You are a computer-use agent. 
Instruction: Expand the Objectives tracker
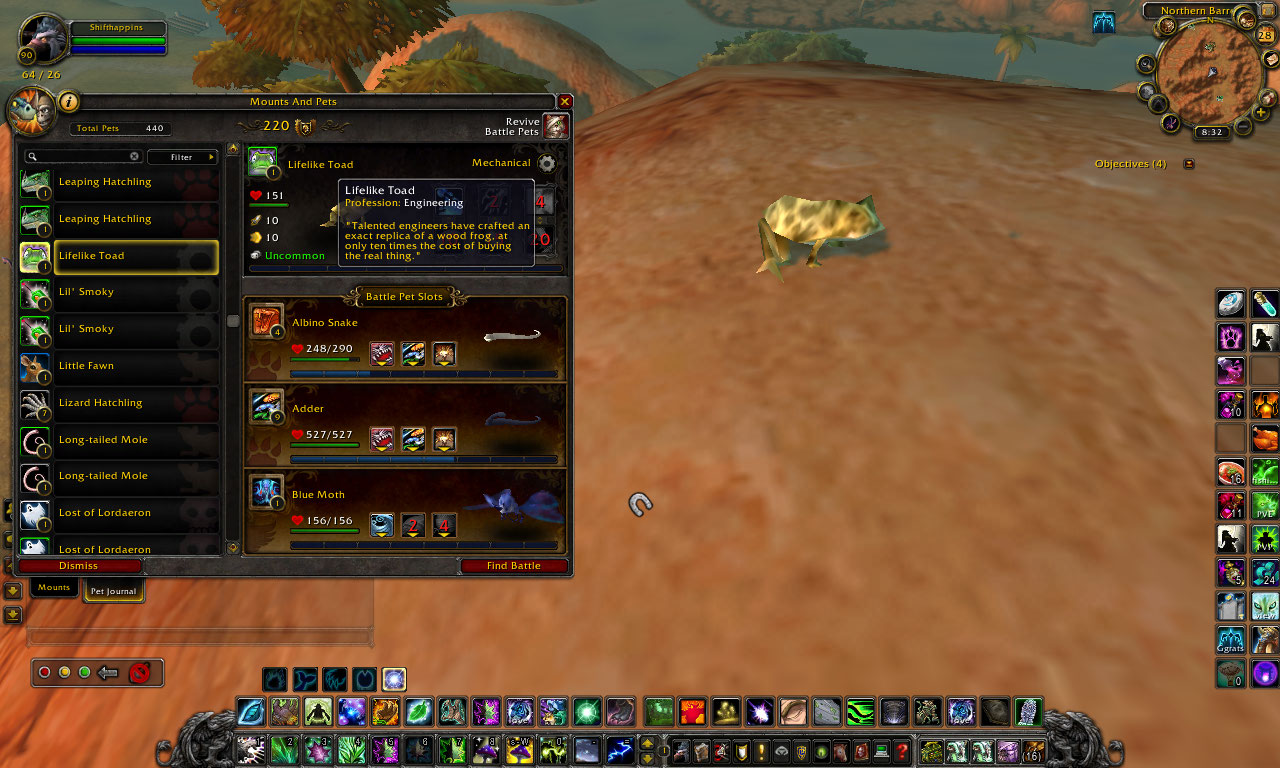[1188, 163]
